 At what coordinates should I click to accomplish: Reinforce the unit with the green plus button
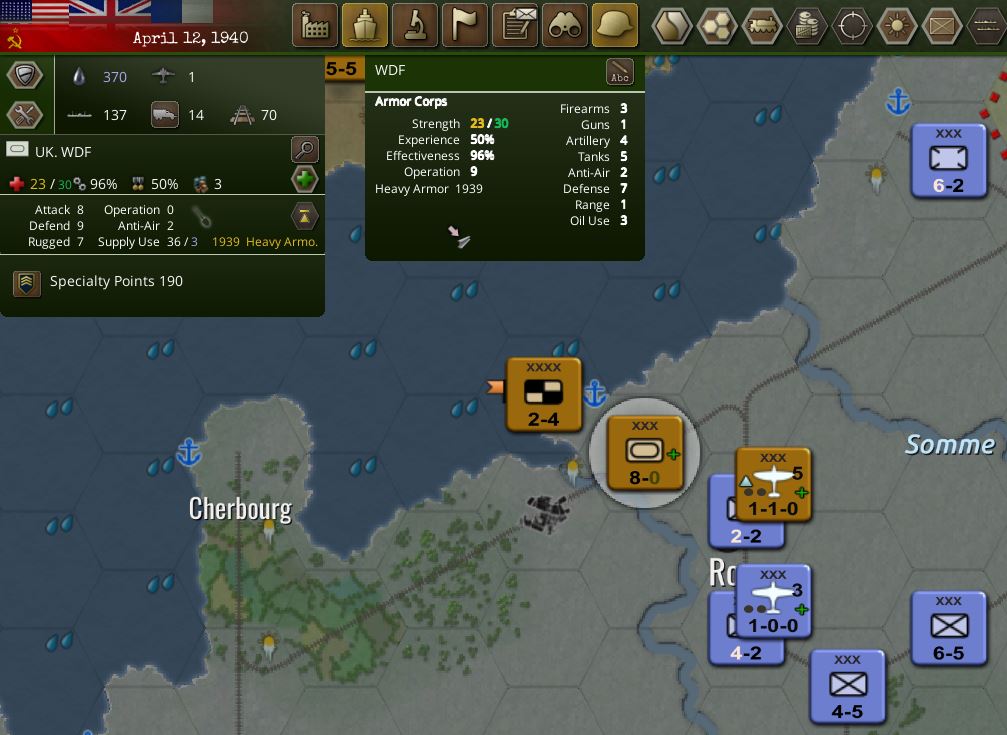pos(304,180)
